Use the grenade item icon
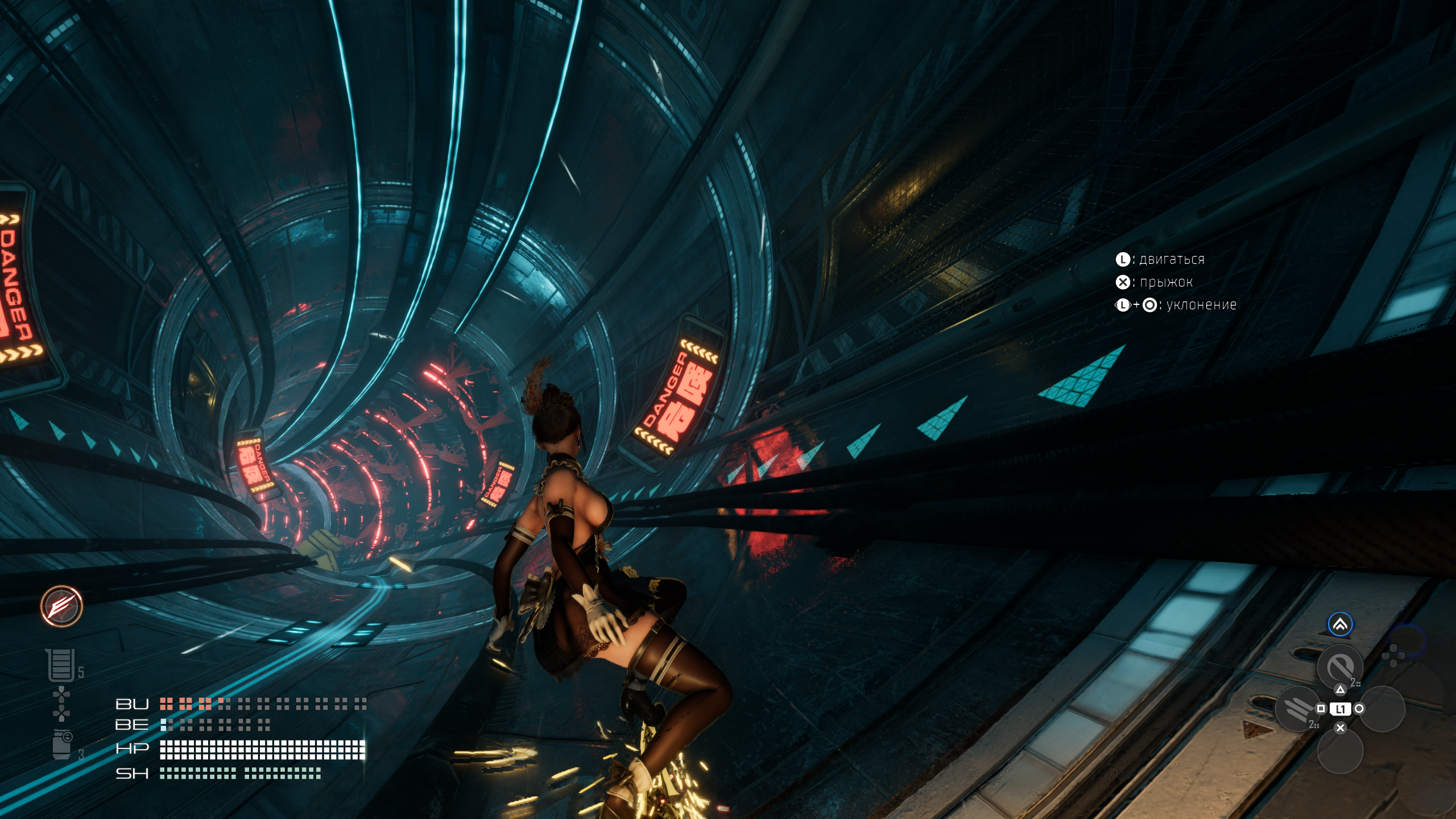1456x819 pixels. pos(62,744)
